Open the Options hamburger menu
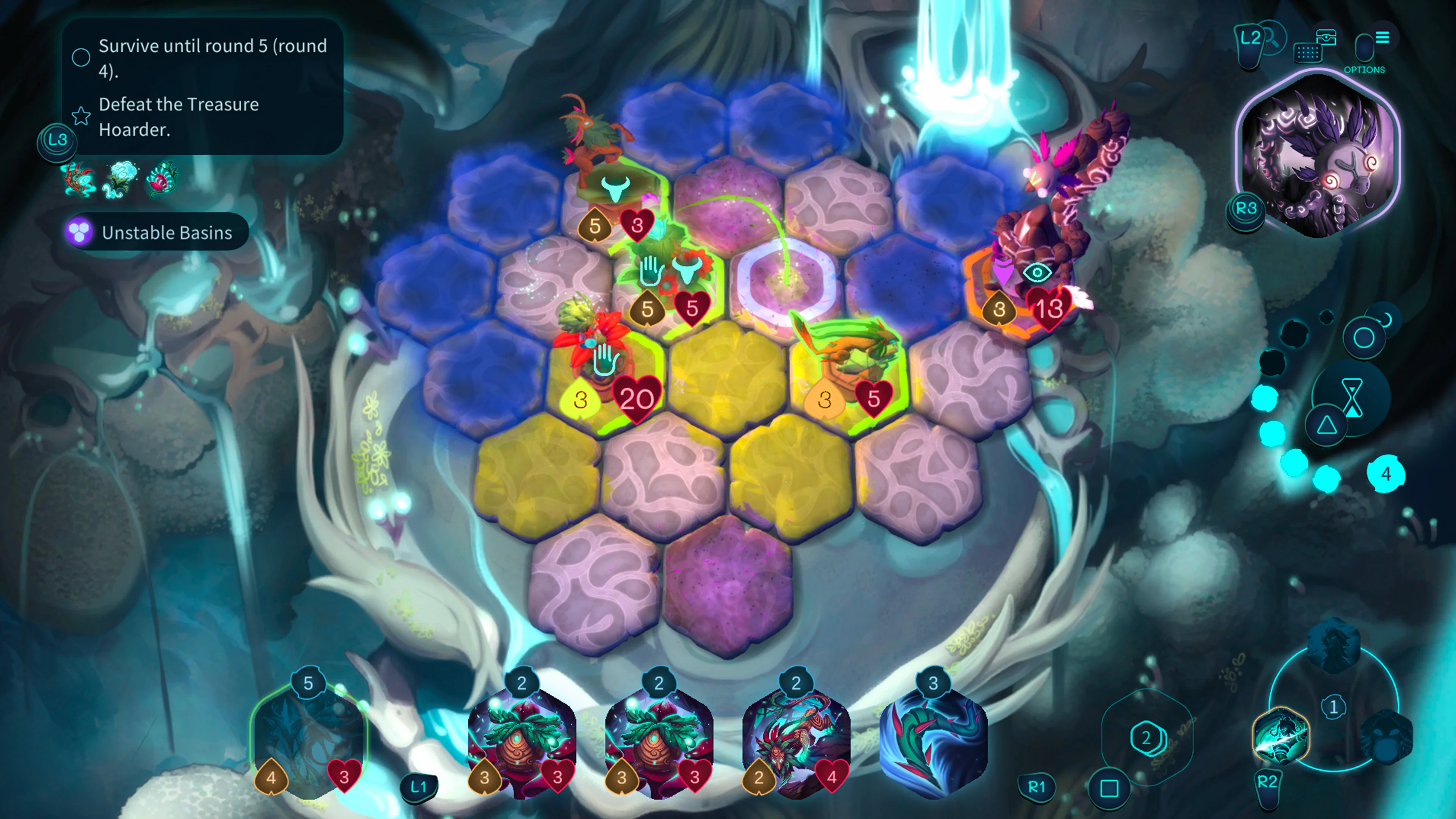Viewport: 1456px width, 819px height. [1382, 38]
